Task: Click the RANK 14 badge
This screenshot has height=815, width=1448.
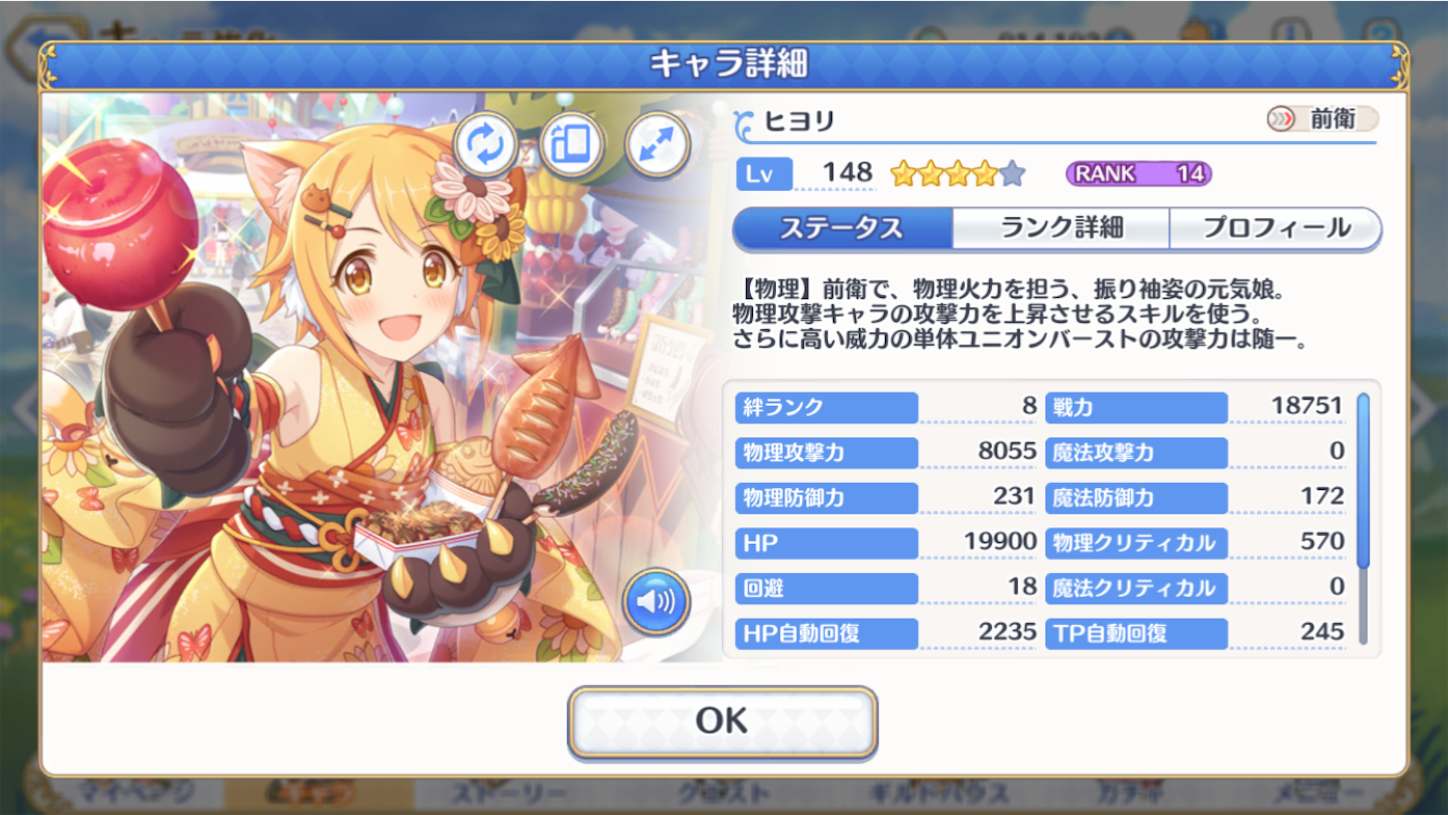Action: (1140, 172)
